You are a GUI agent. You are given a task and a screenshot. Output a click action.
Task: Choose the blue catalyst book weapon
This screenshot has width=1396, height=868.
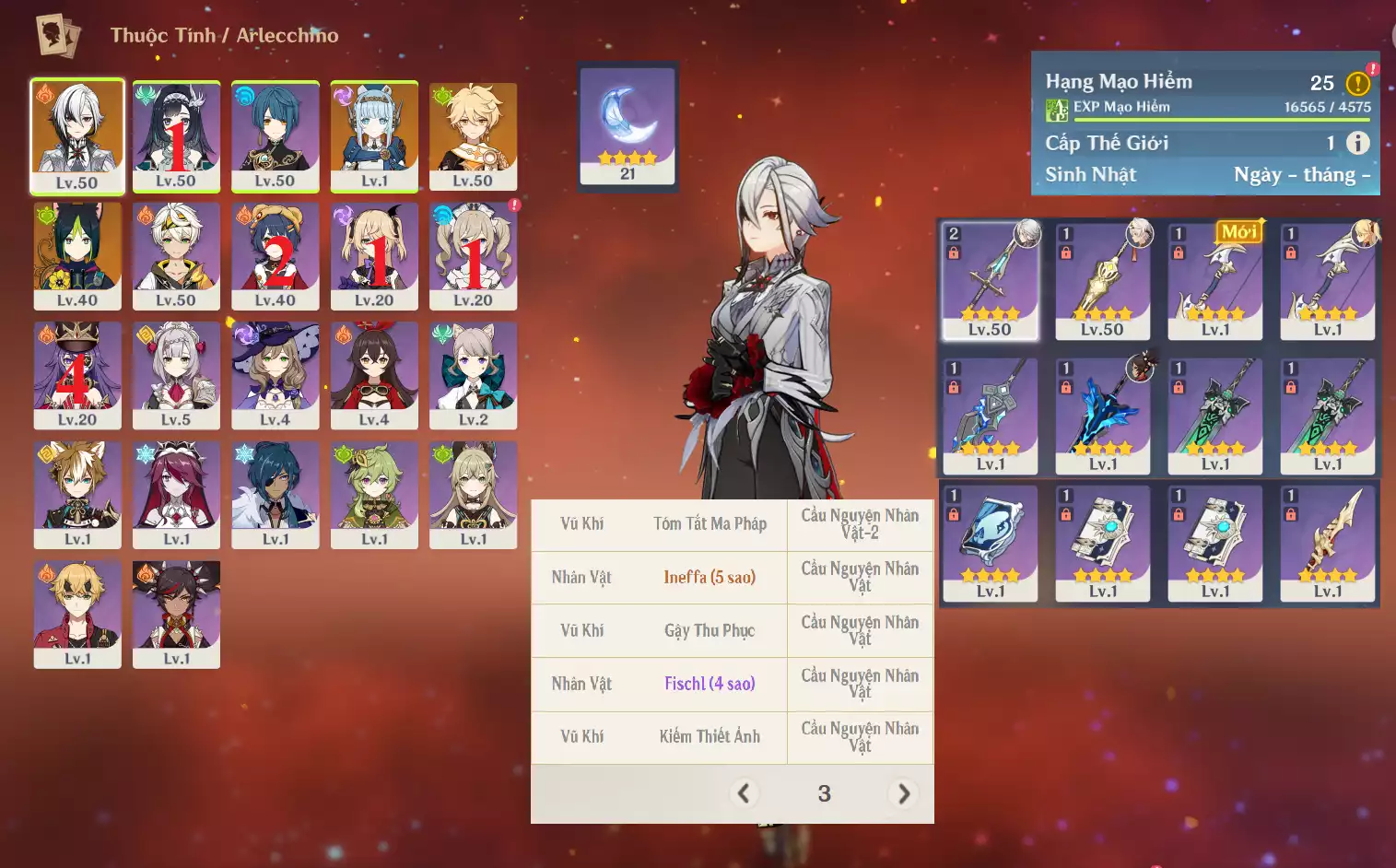pyautogui.click(x=990, y=543)
